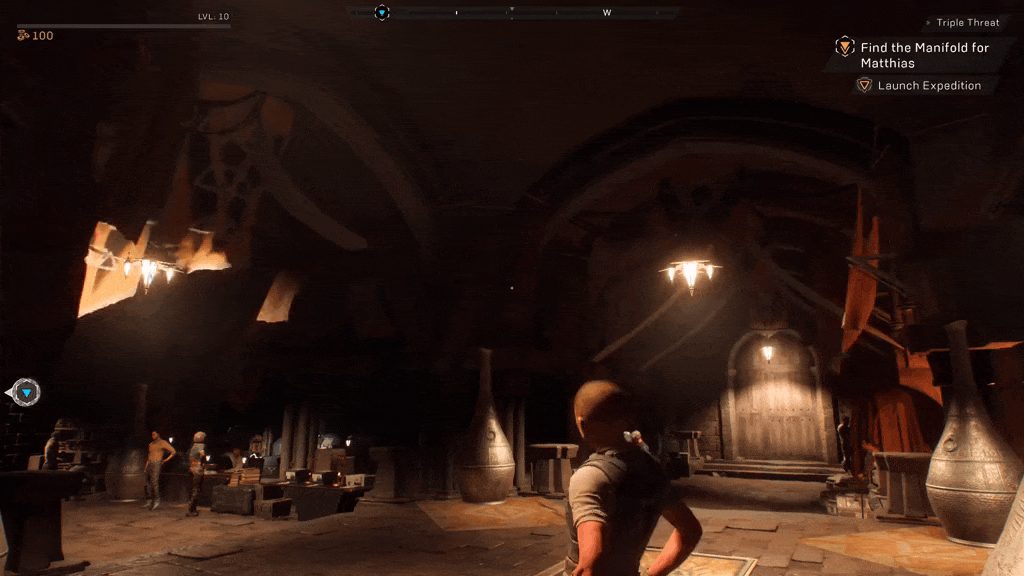The height and width of the screenshot is (576, 1024).
Task: Click the blue waypoint marker on the compass
Action: [x=382, y=13]
